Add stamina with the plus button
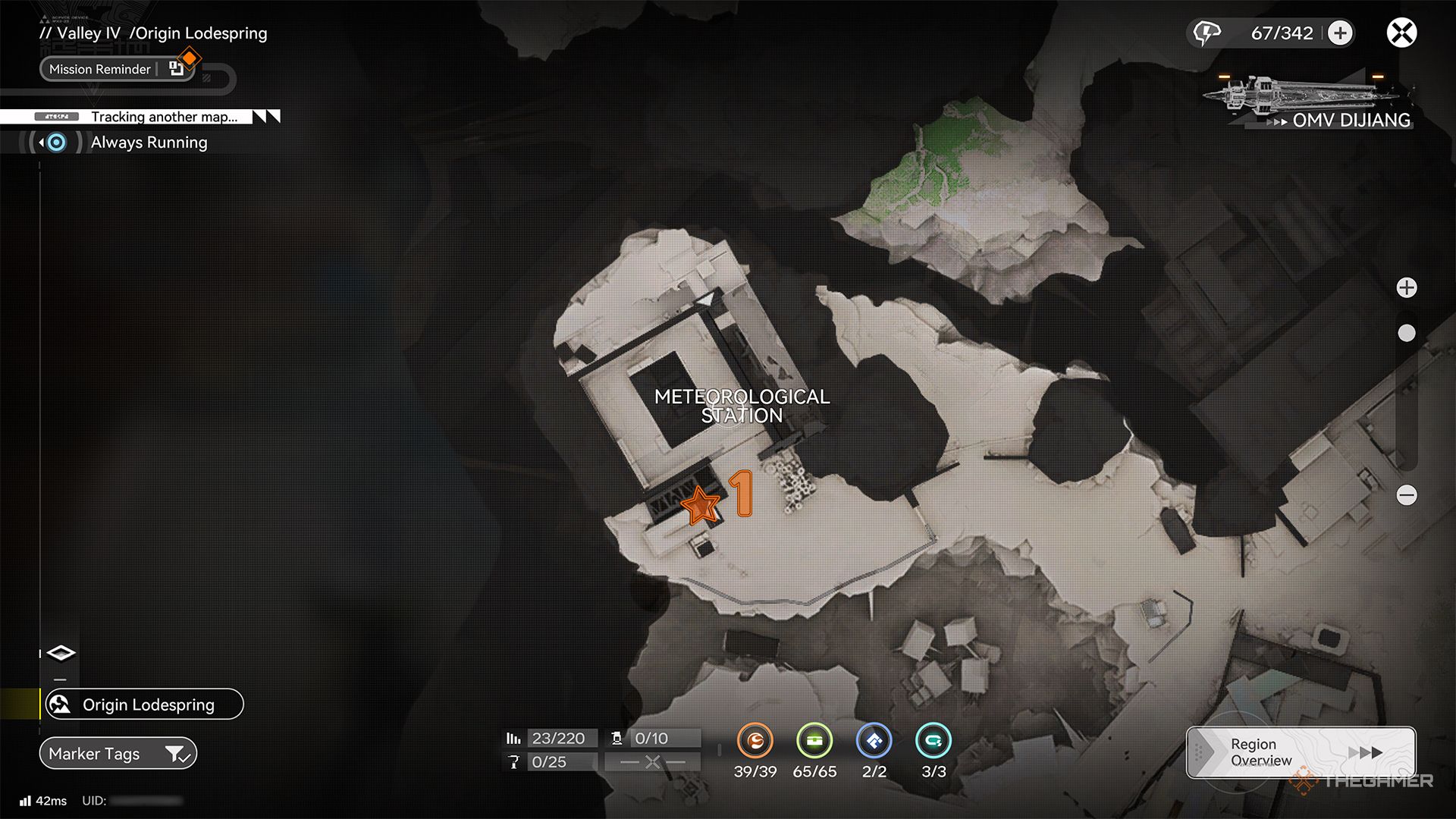 (x=1340, y=33)
